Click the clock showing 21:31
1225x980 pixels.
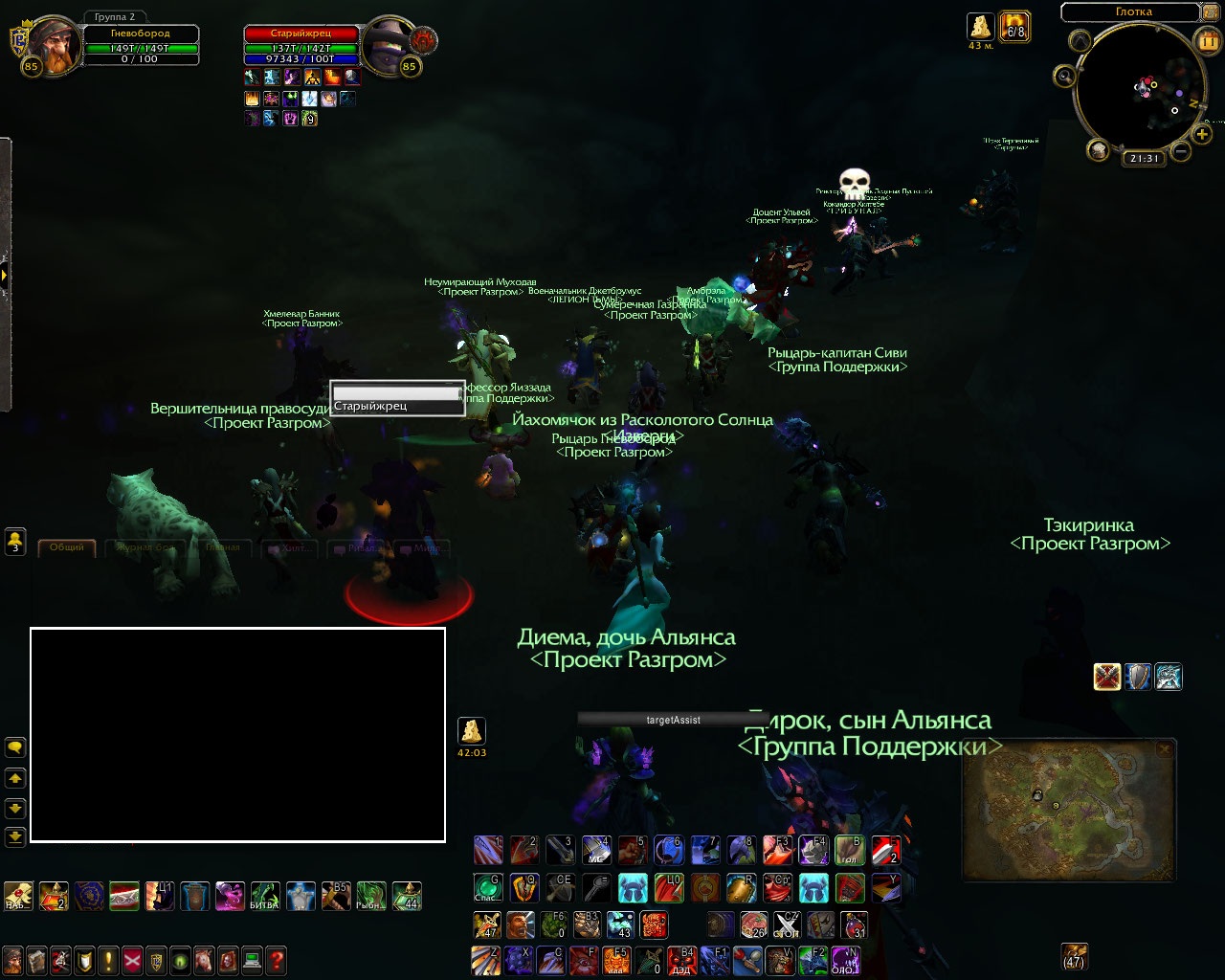coord(1144,159)
